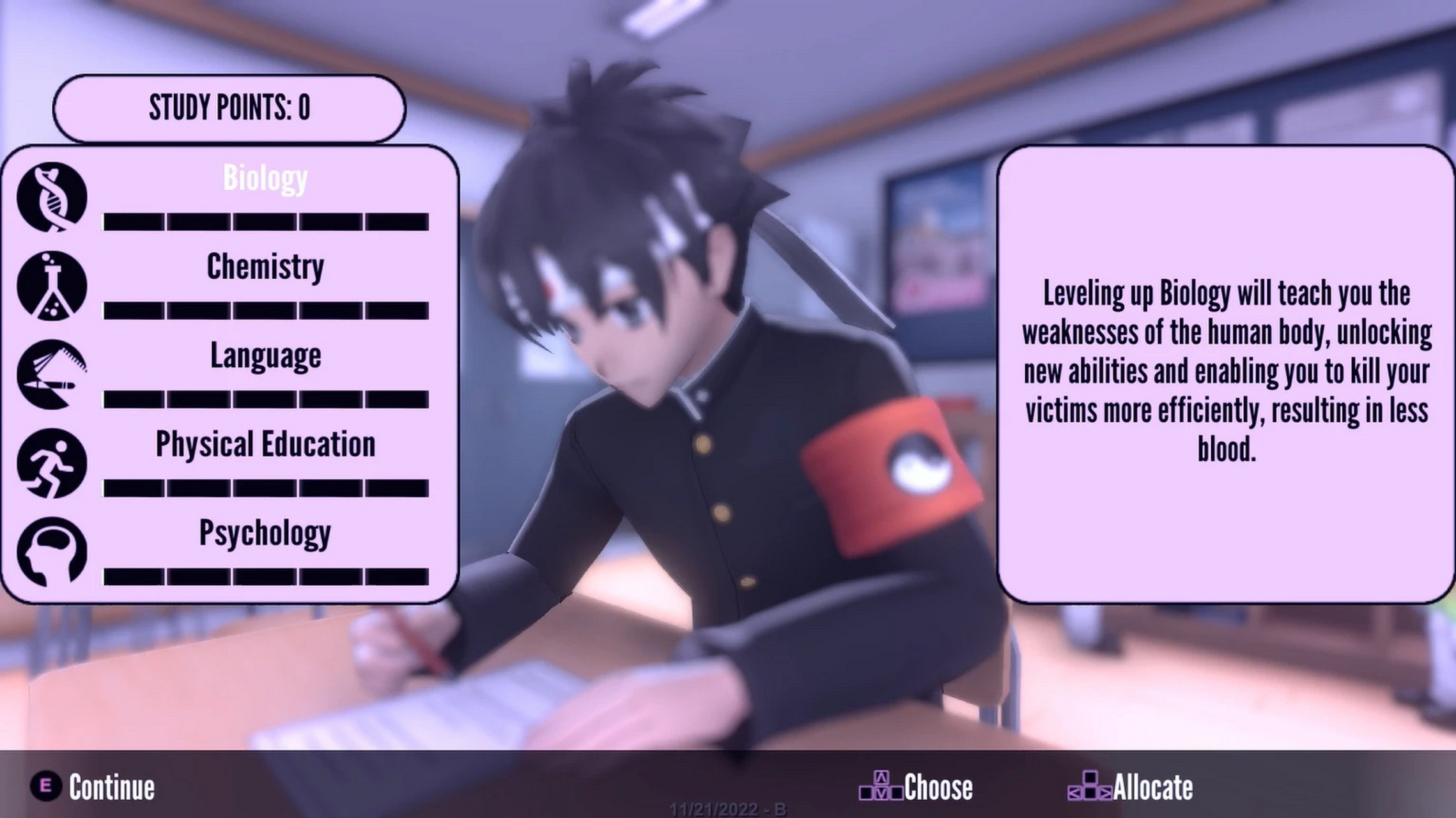Switch selection to the Chemistry subject
Image resolution: width=1456 pixels, height=818 pixels.
point(265,267)
